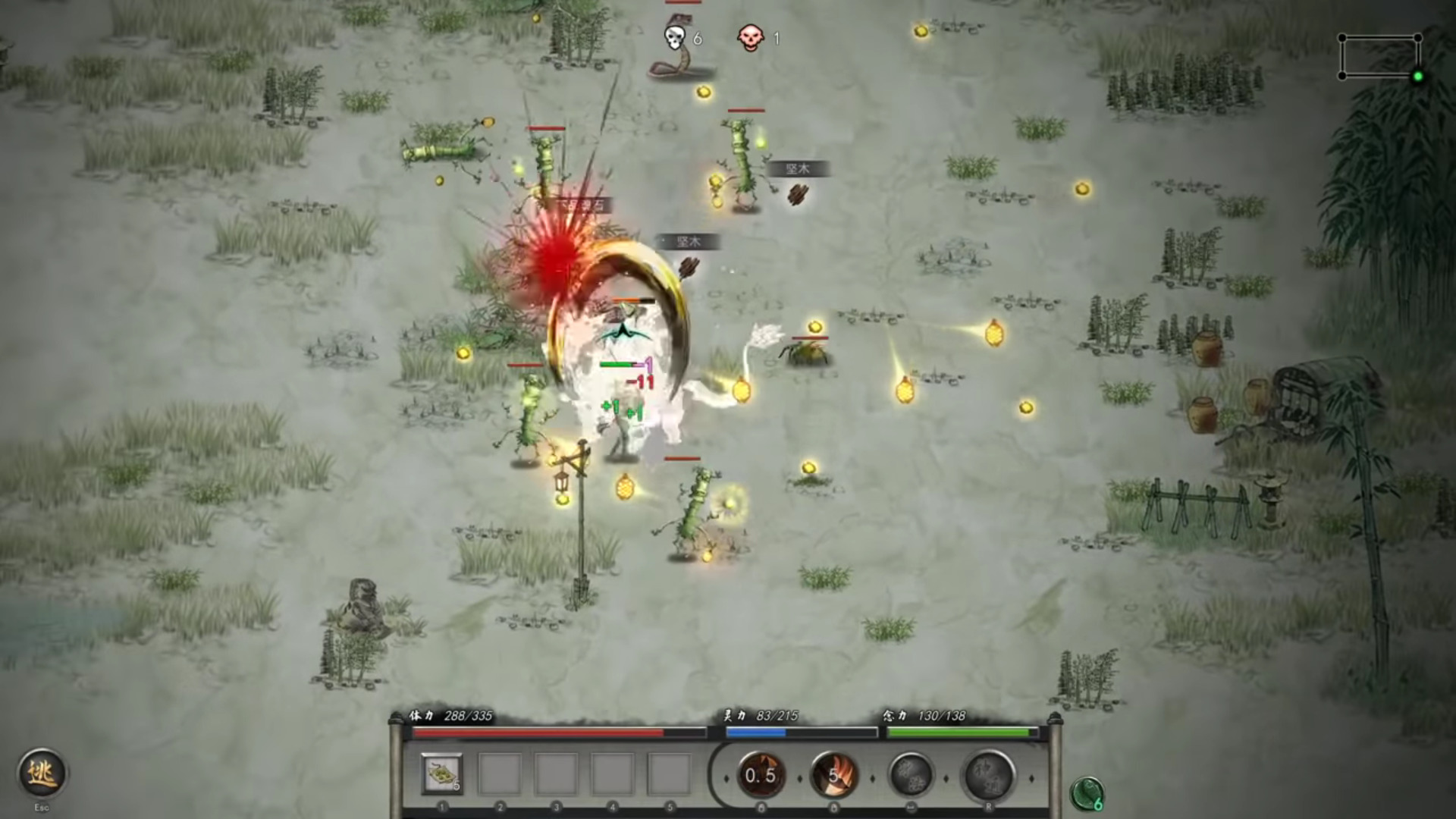This screenshot has width=1456, height=819.
Task: Click the R-bound rightmost skill orb
Action: point(982,774)
